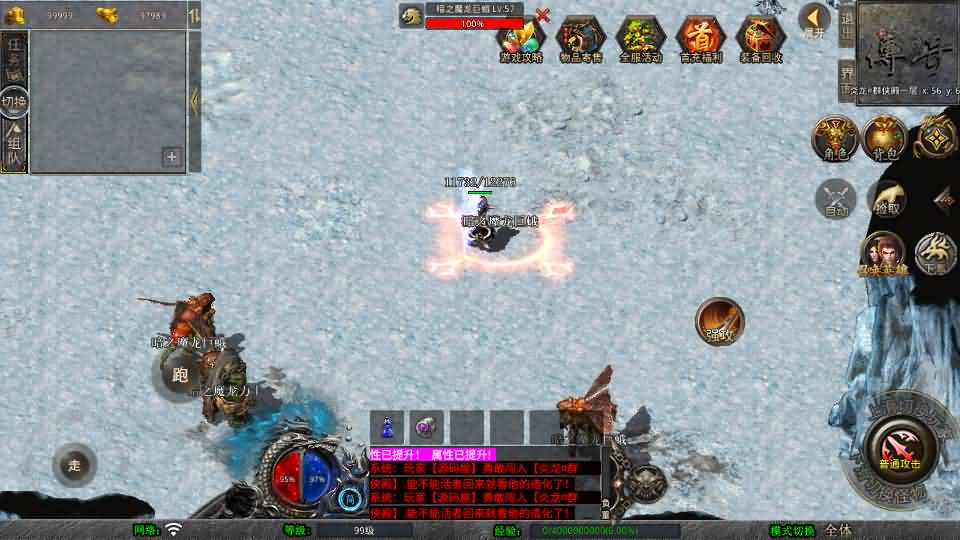Toggle 自动 auto-combat
The width and height of the screenshot is (960, 540).
[x=836, y=198]
